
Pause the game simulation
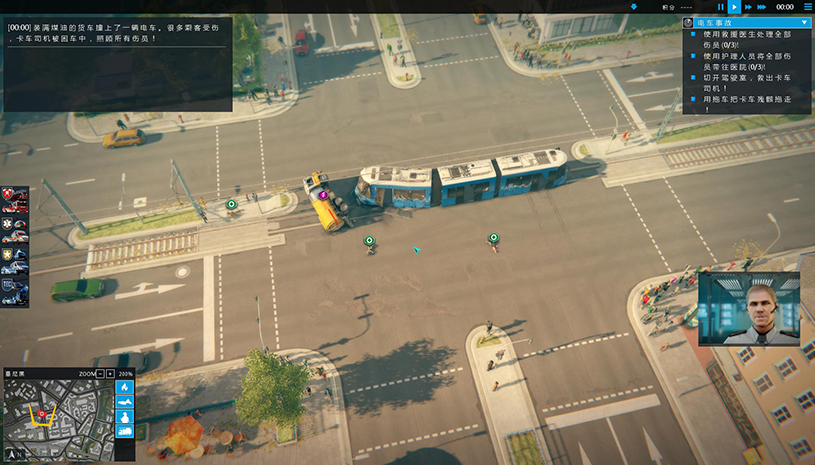[x=720, y=7]
